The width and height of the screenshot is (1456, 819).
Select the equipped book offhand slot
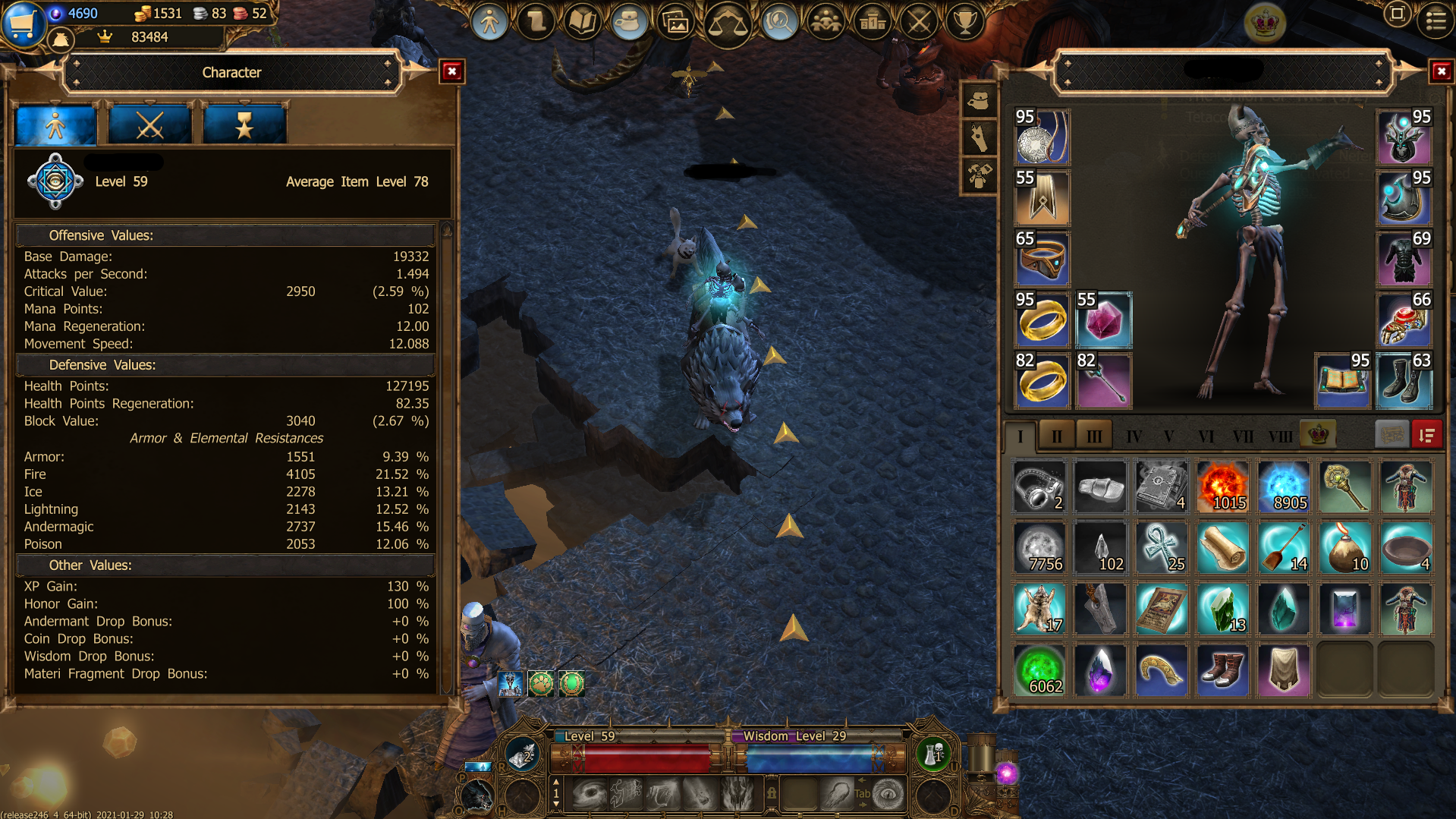tap(1342, 380)
